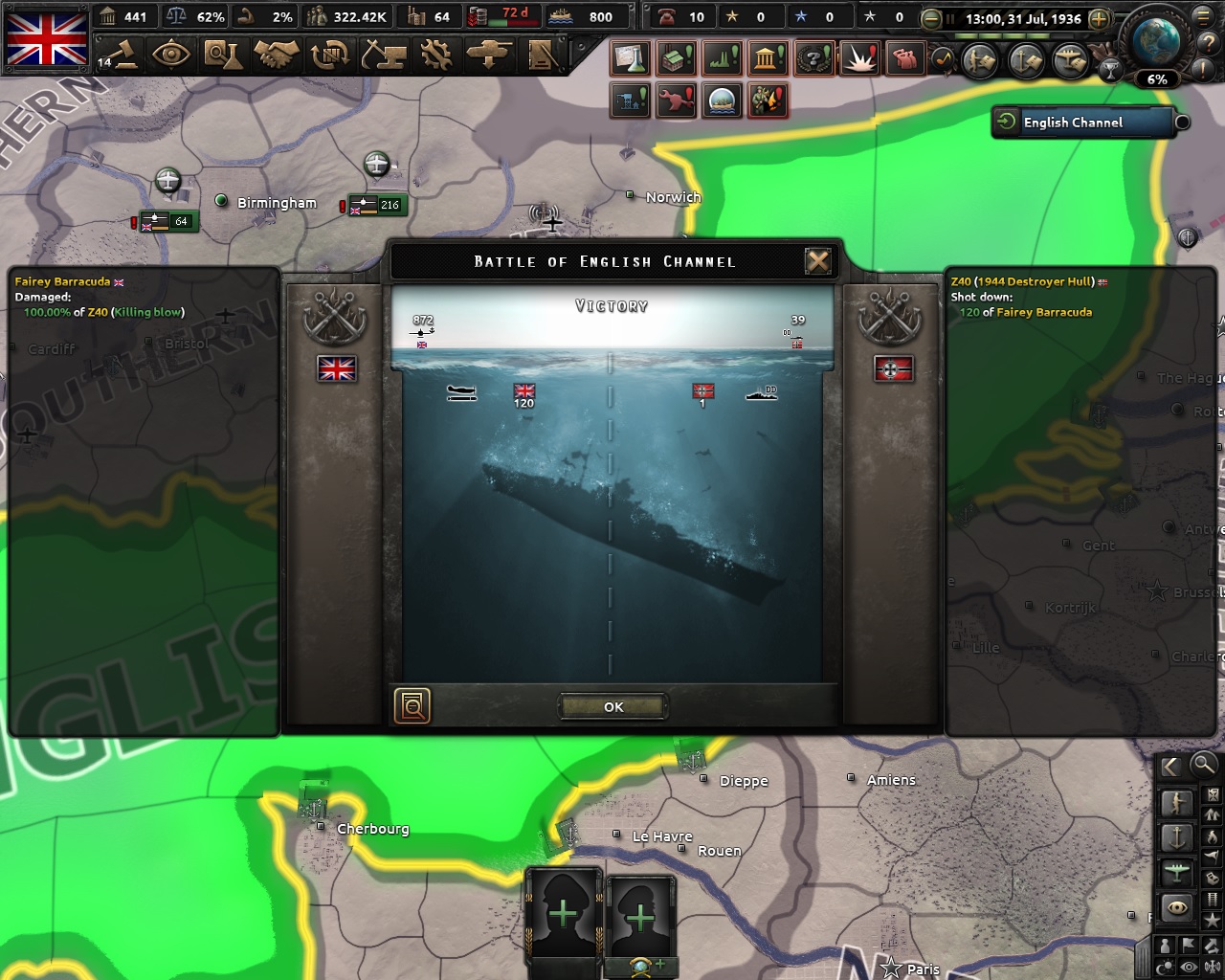Image resolution: width=1225 pixels, height=980 pixels.
Task: Click the commander portrait with green plus
Action: click(564, 914)
